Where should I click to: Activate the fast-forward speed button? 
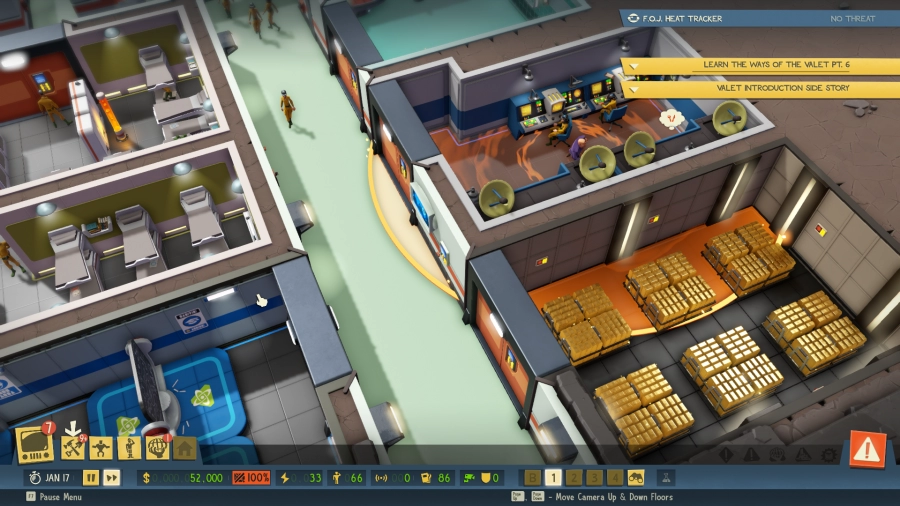[x=112, y=478]
